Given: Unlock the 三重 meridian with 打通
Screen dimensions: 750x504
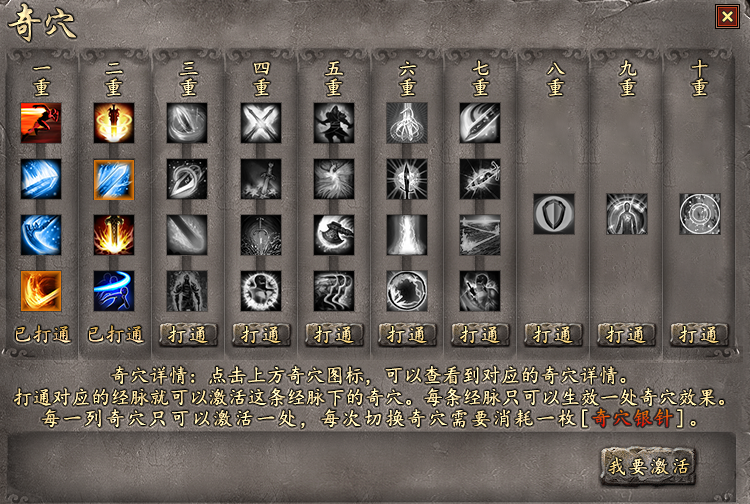Looking at the screenshot, I should point(188,334).
